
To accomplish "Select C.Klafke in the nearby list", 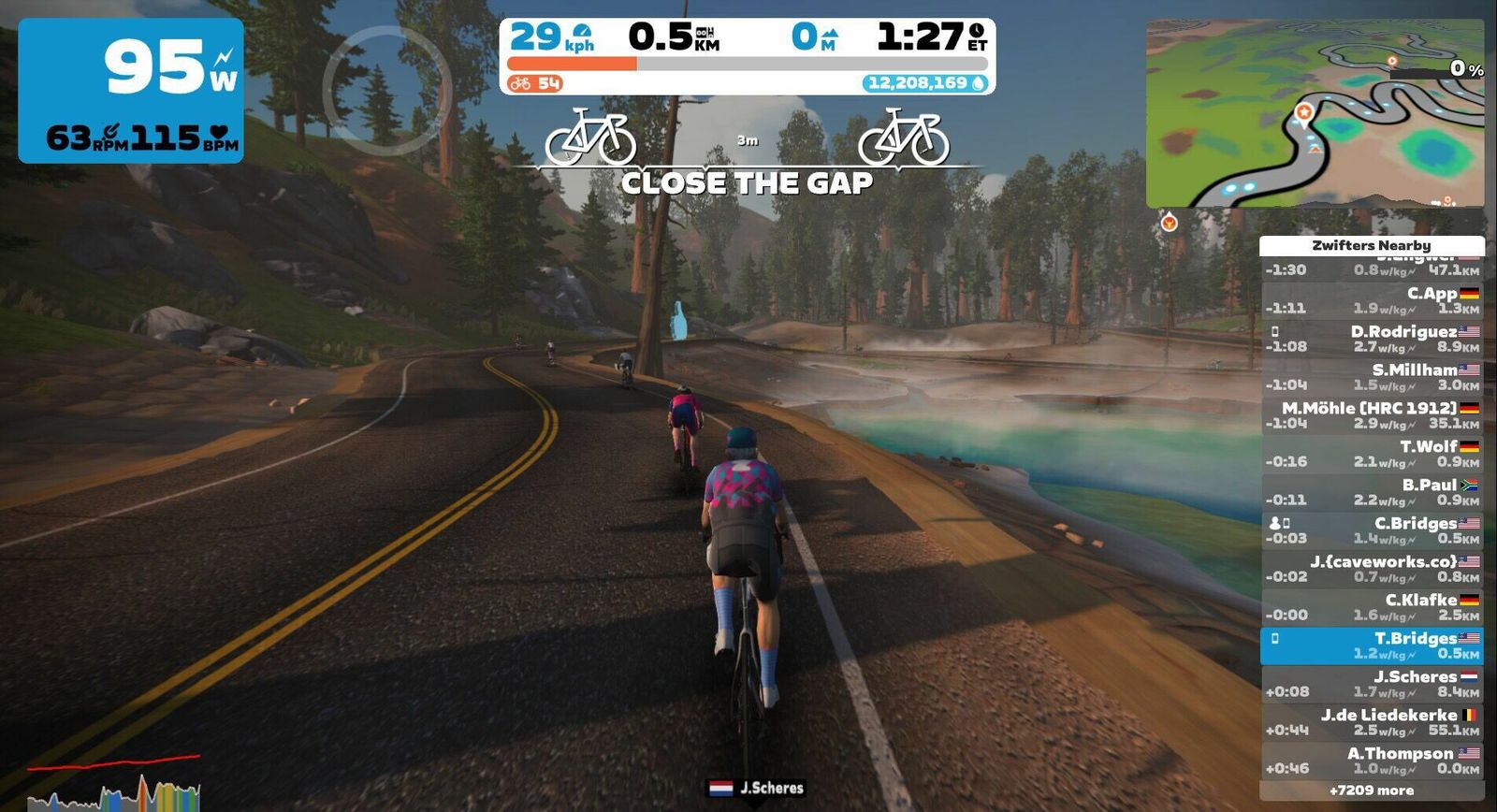I will tap(1372, 607).
